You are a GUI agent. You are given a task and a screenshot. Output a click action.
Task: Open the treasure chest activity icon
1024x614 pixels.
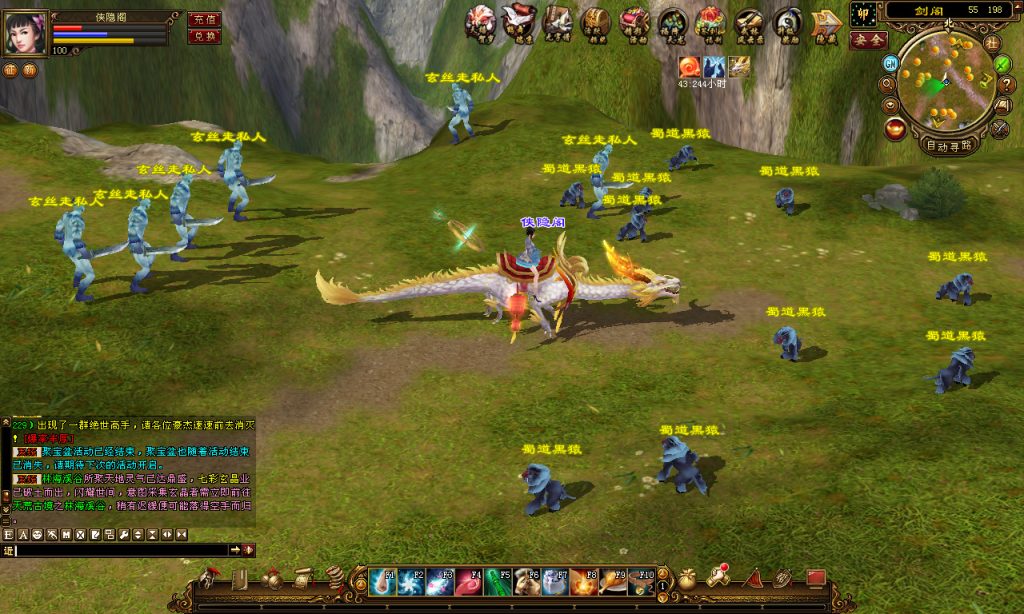(x=595, y=22)
